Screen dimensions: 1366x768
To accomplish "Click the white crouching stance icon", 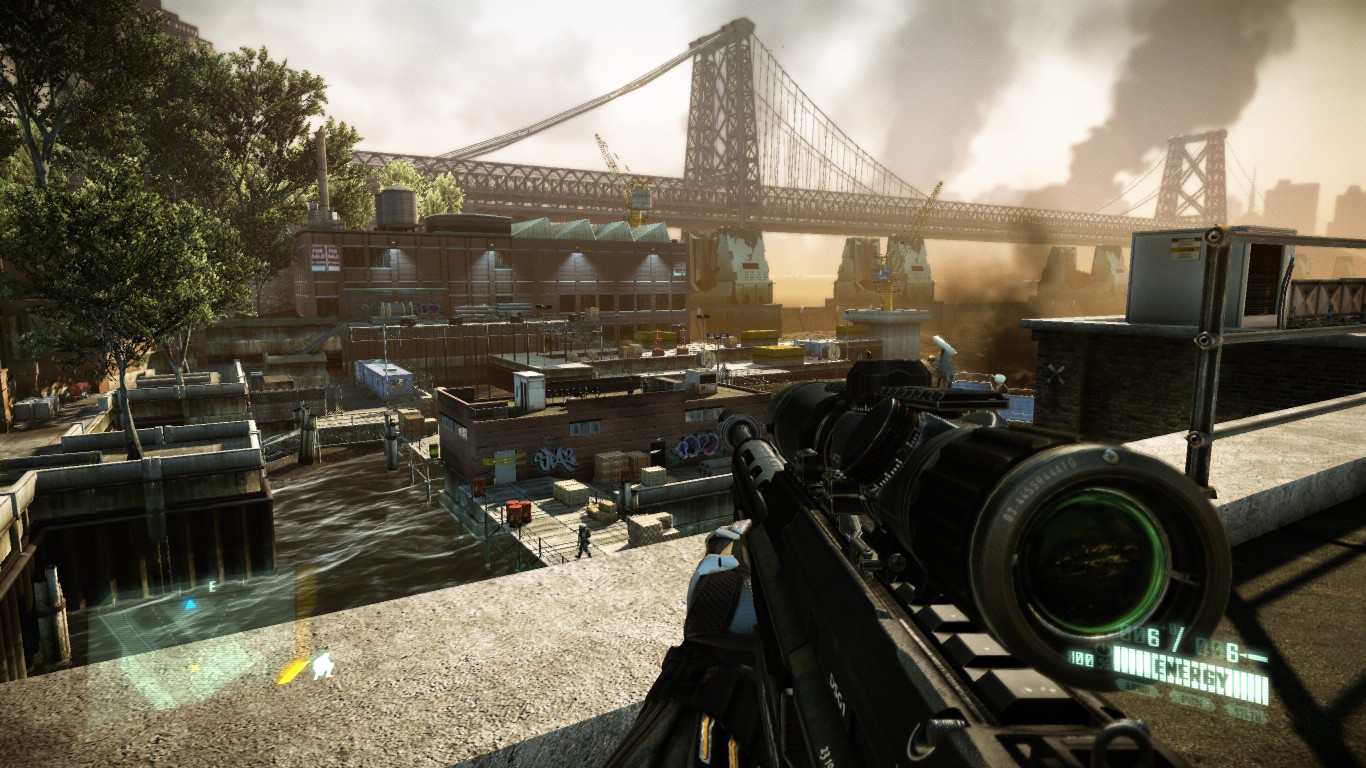I will (x=322, y=665).
